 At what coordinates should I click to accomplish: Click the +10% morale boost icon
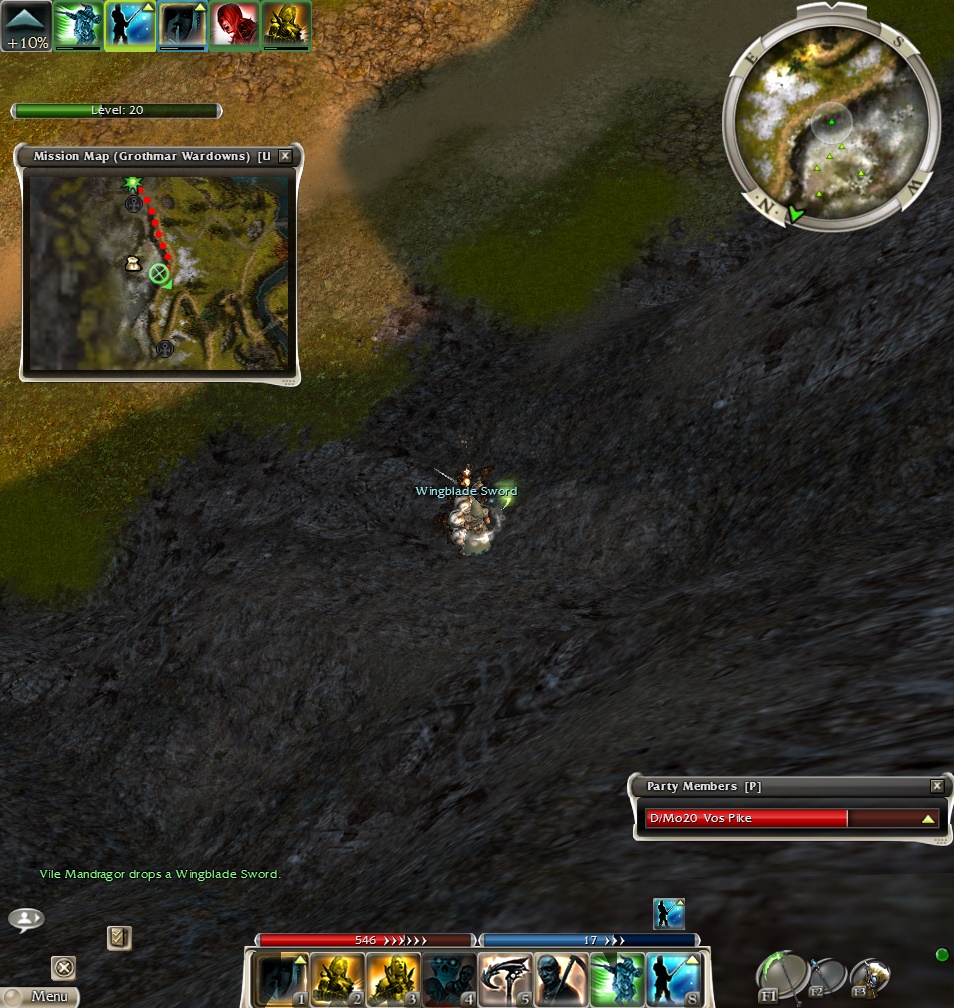tap(25, 26)
